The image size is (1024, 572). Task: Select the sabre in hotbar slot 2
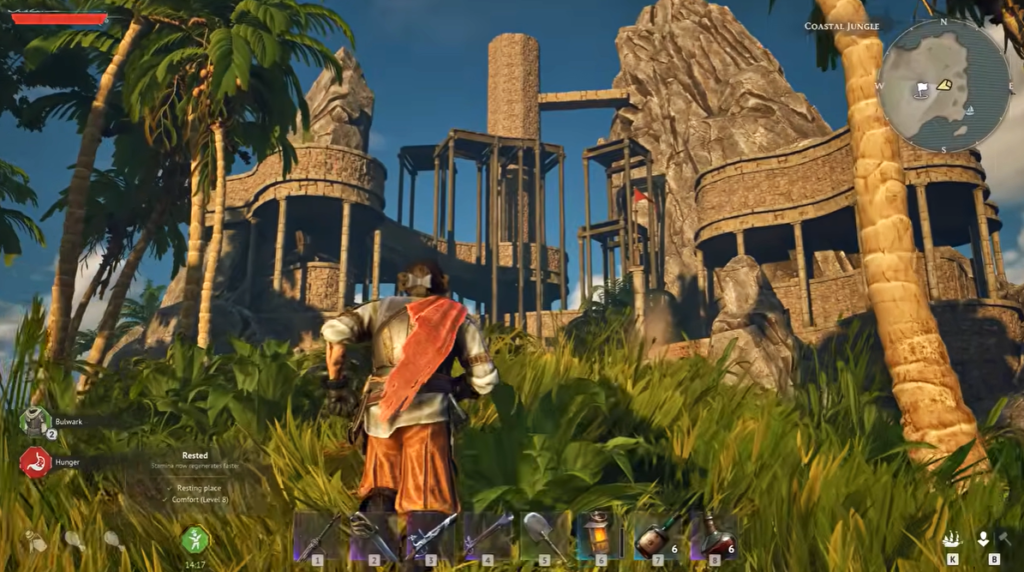point(374,535)
